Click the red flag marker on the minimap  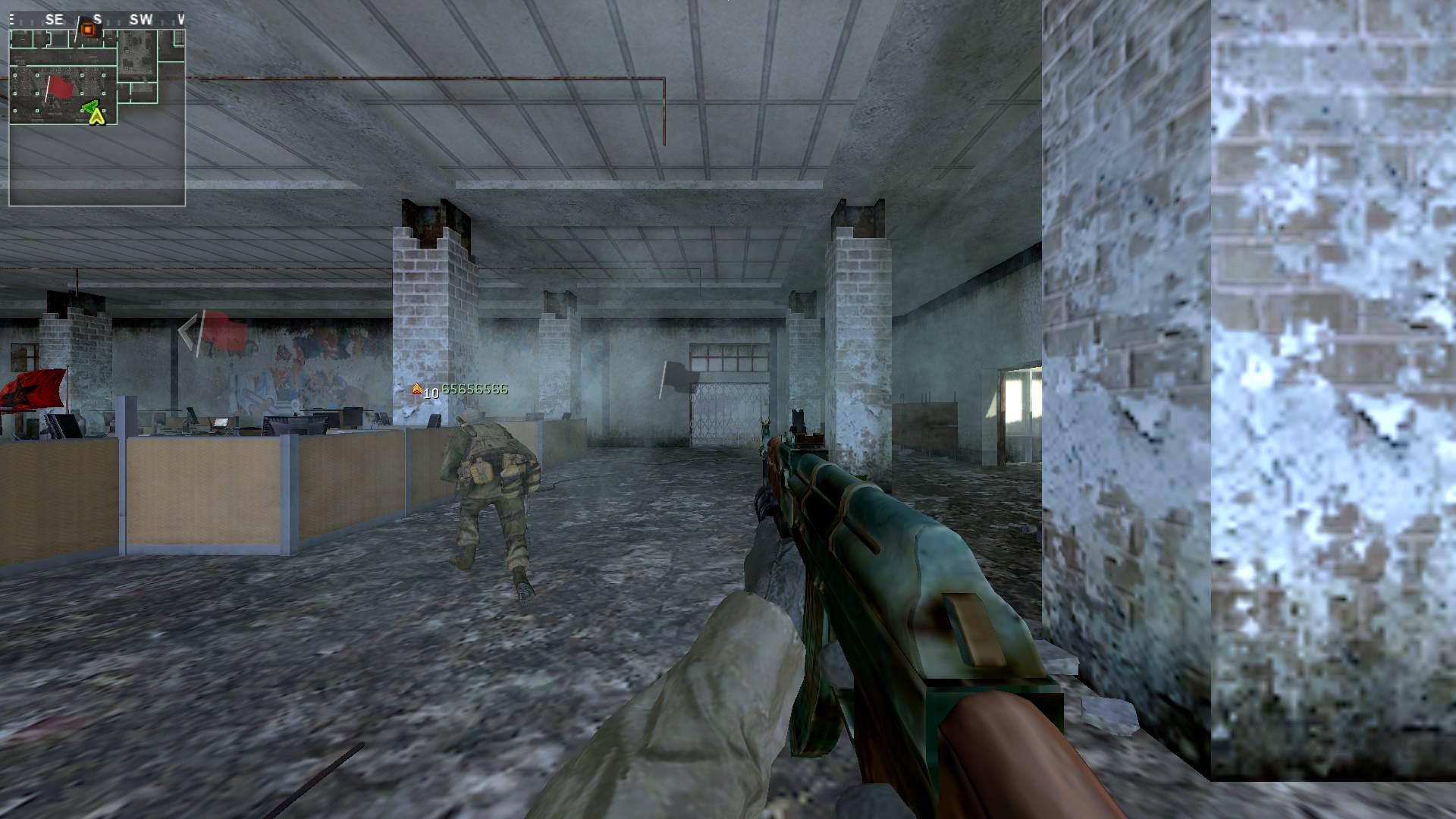pyautogui.click(x=58, y=88)
